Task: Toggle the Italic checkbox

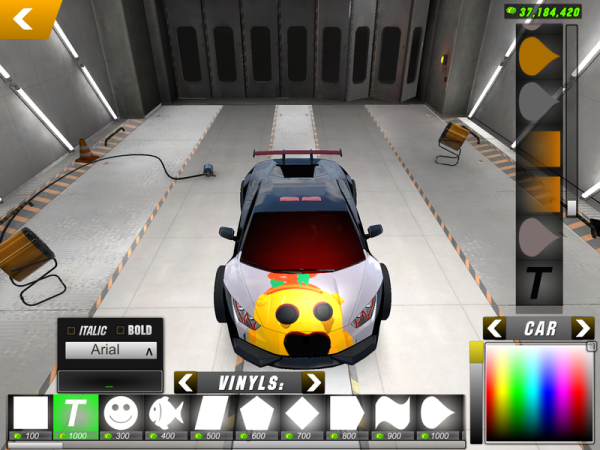Action: [71, 330]
